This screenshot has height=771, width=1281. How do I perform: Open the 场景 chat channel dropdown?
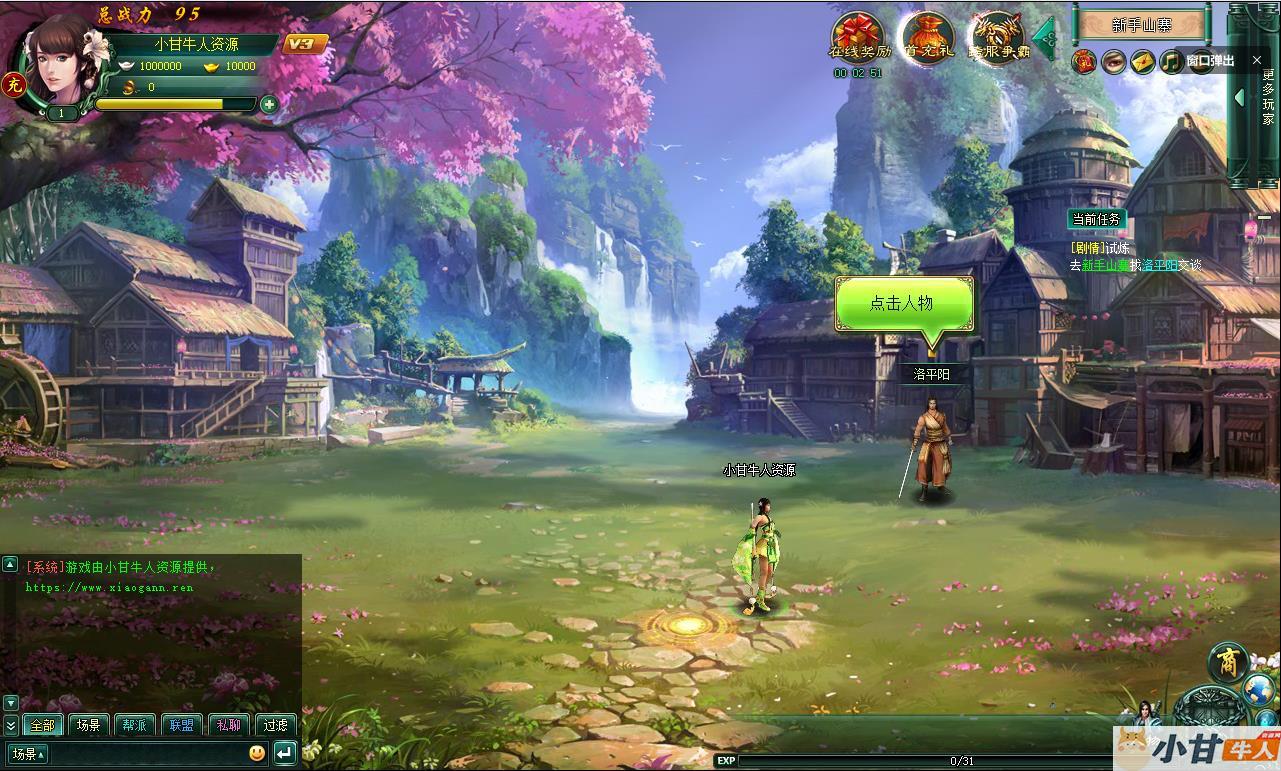tap(27, 753)
